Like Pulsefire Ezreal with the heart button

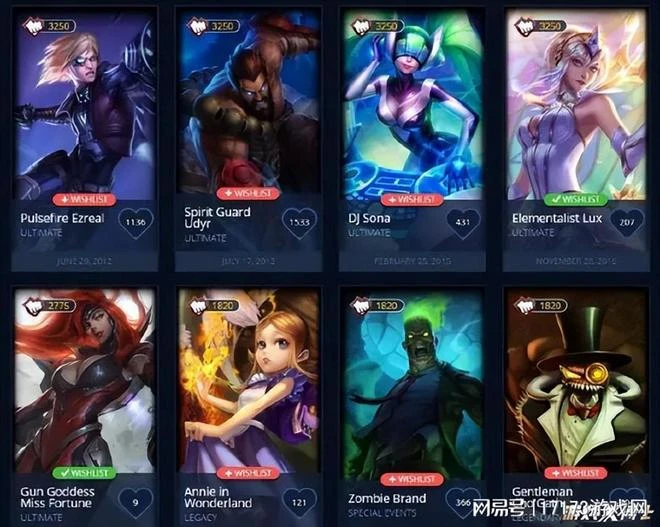(136, 222)
